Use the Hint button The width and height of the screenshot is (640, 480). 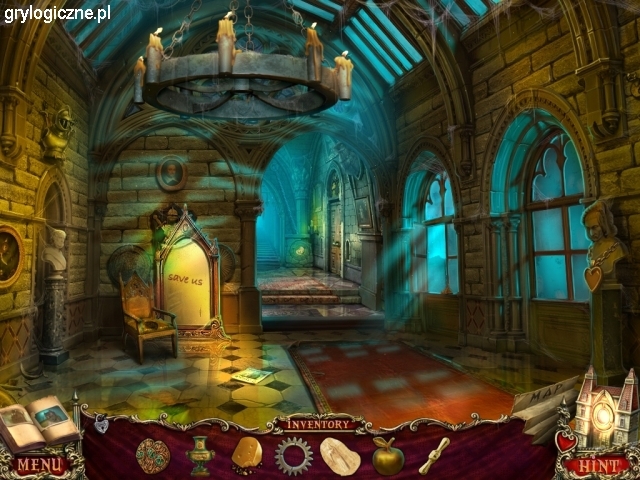coord(597,465)
